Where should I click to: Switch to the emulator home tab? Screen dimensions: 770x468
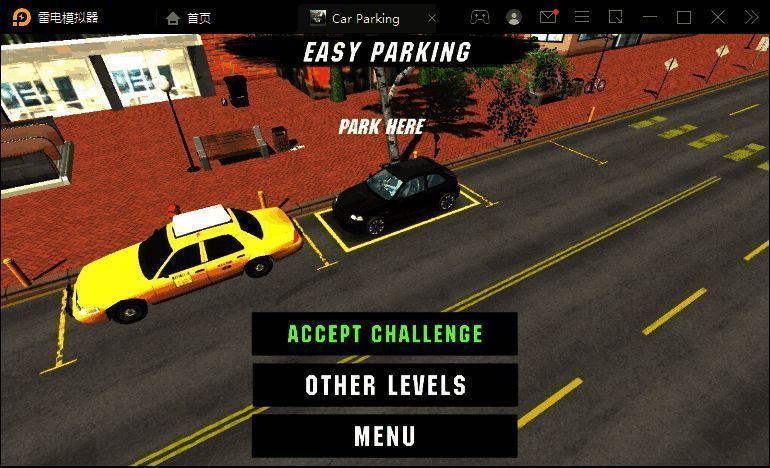(189, 18)
